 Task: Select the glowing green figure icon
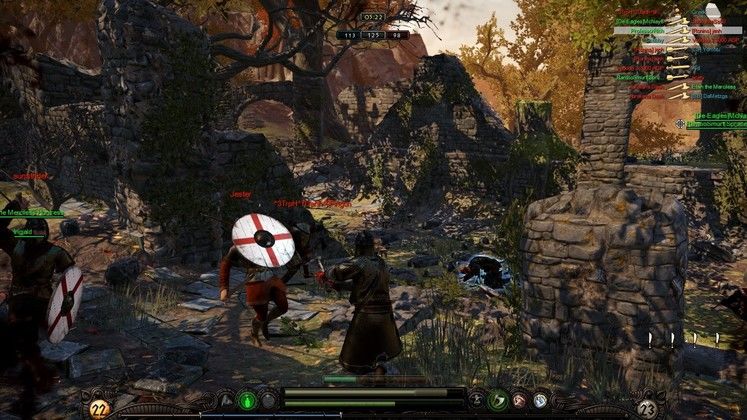[247, 400]
